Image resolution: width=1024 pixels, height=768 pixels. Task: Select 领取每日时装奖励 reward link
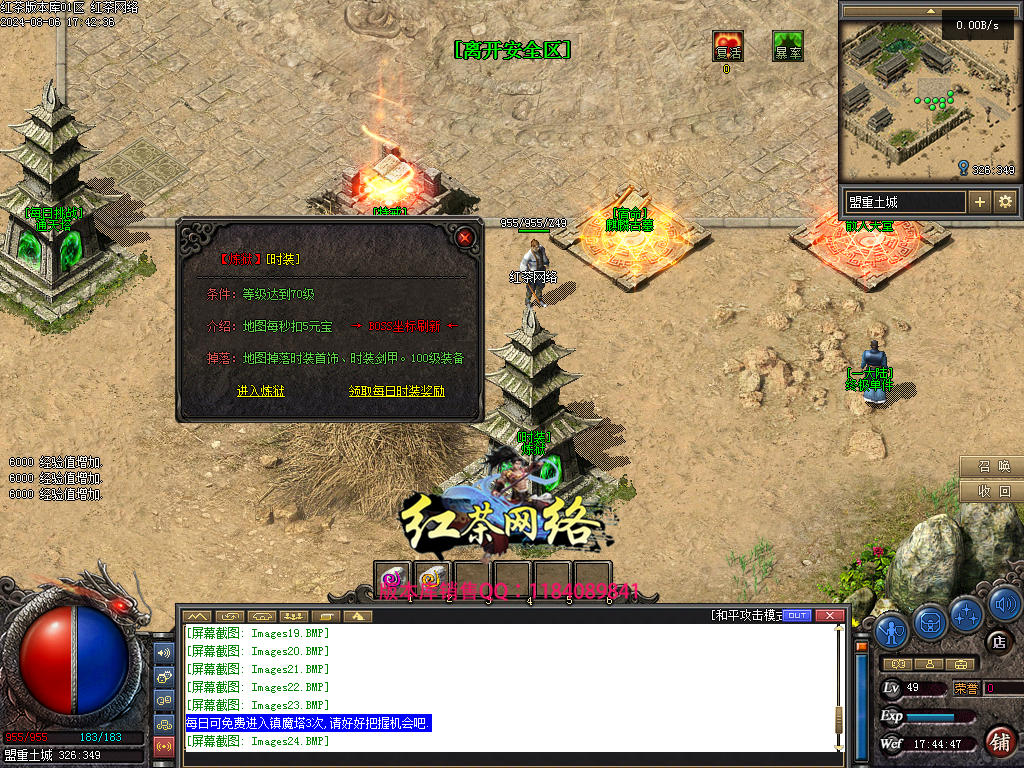click(397, 391)
